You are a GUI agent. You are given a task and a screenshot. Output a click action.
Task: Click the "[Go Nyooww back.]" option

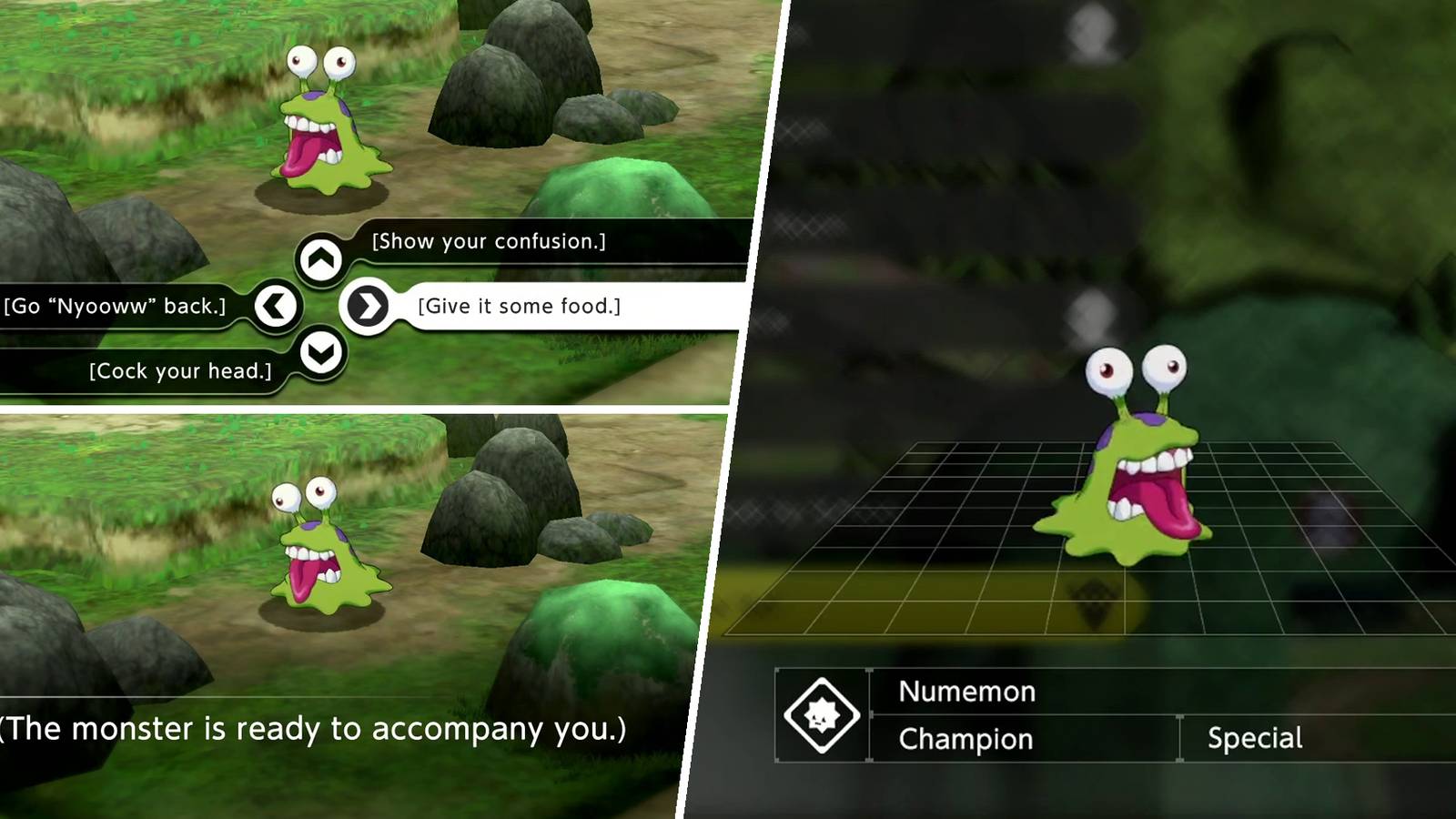[116, 306]
